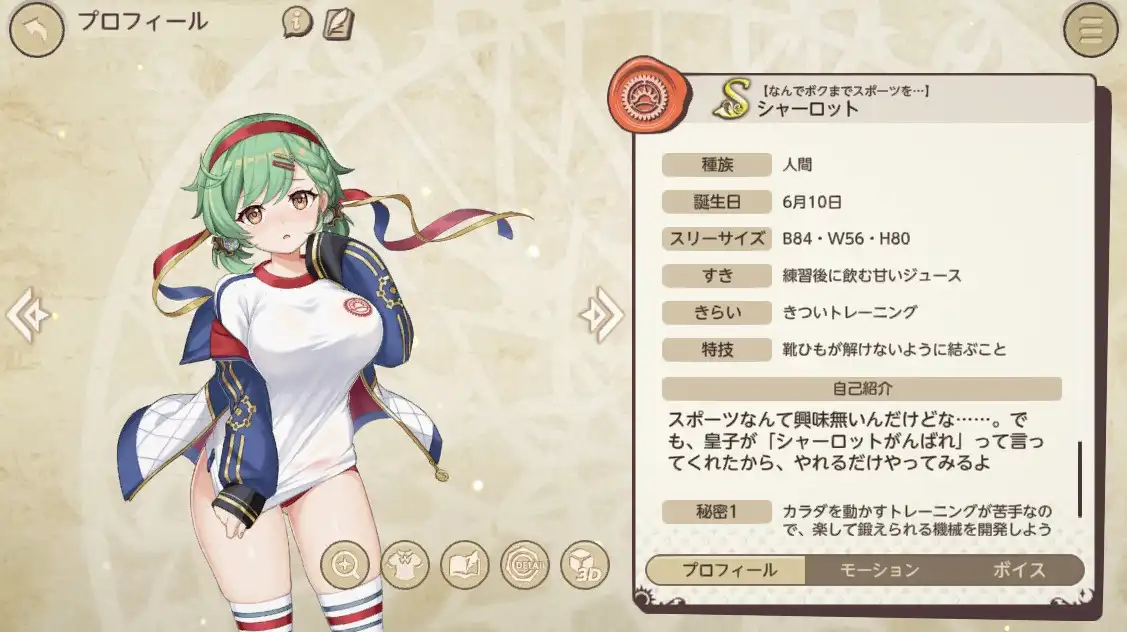Switch to the ボイス tab

1018,570
